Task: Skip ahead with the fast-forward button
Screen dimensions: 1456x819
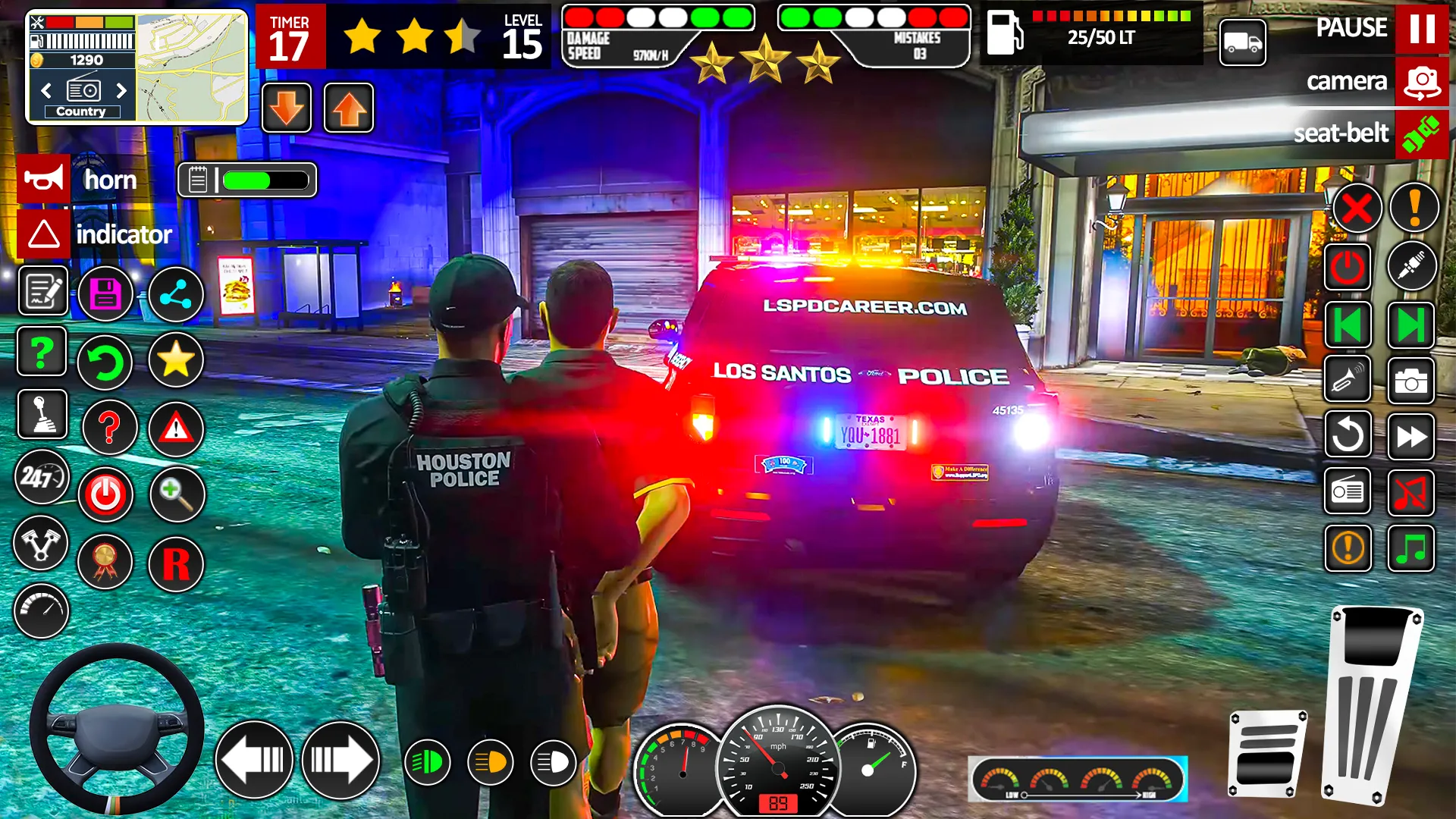Action: pyautogui.click(x=1410, y=437)
